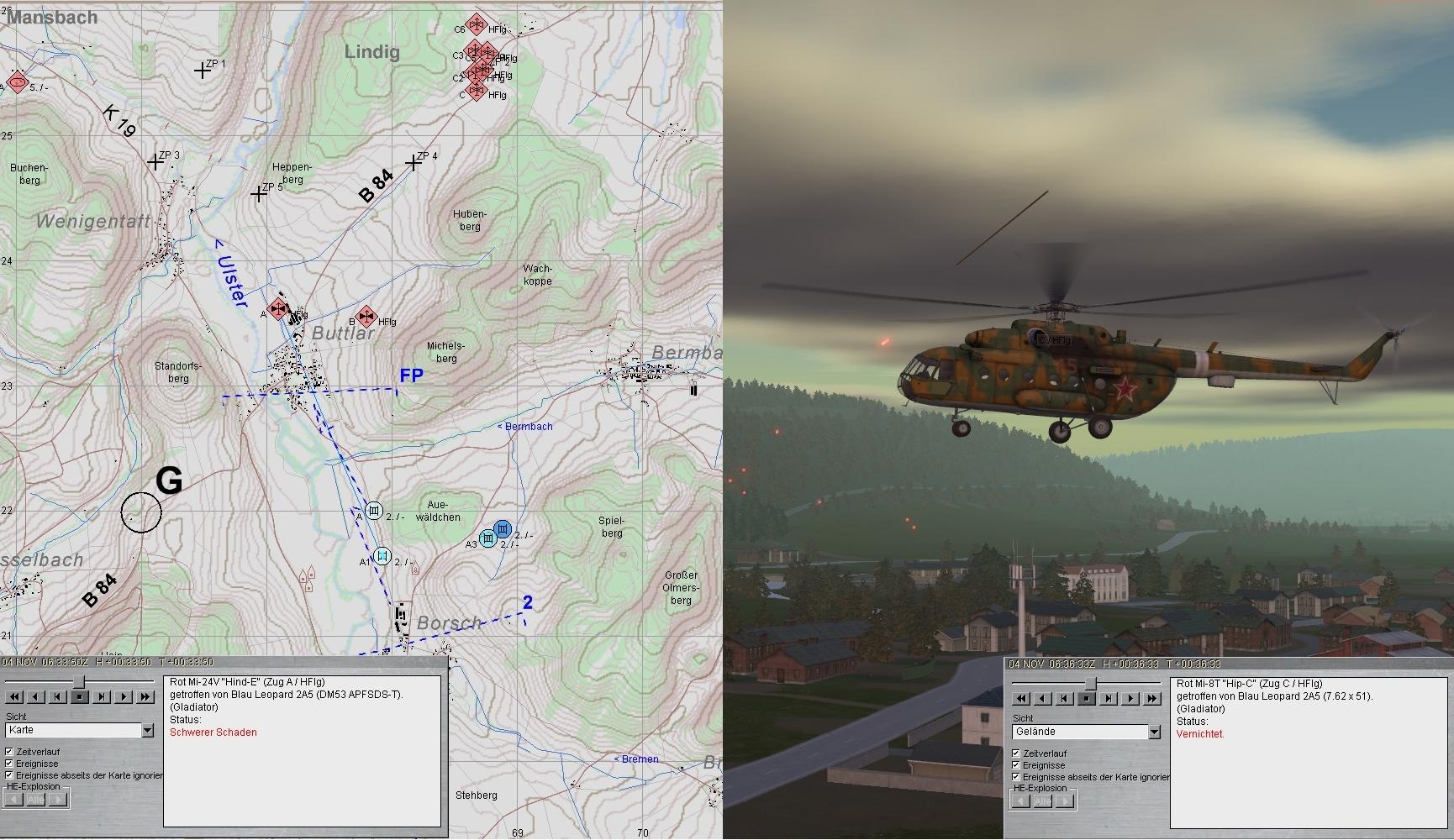The image size is (1454, 840).
Task: Select the blue A3 unit marker on map
Action: coord(487,538)
